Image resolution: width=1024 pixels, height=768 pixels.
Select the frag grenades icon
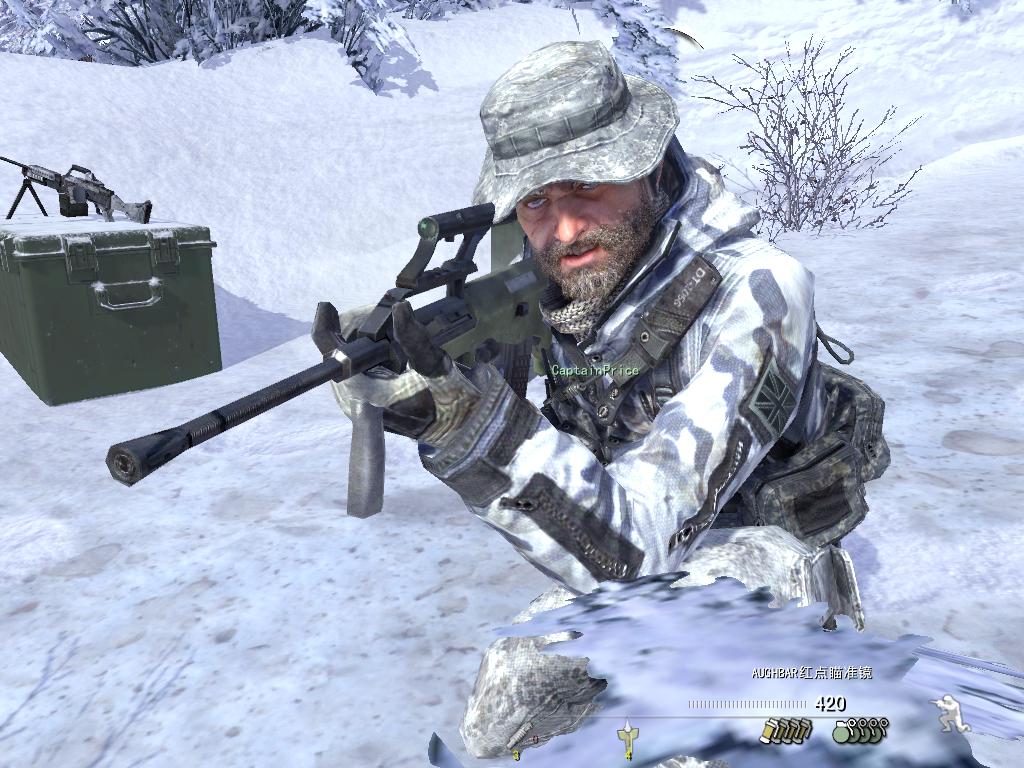(x=860, y=730)
